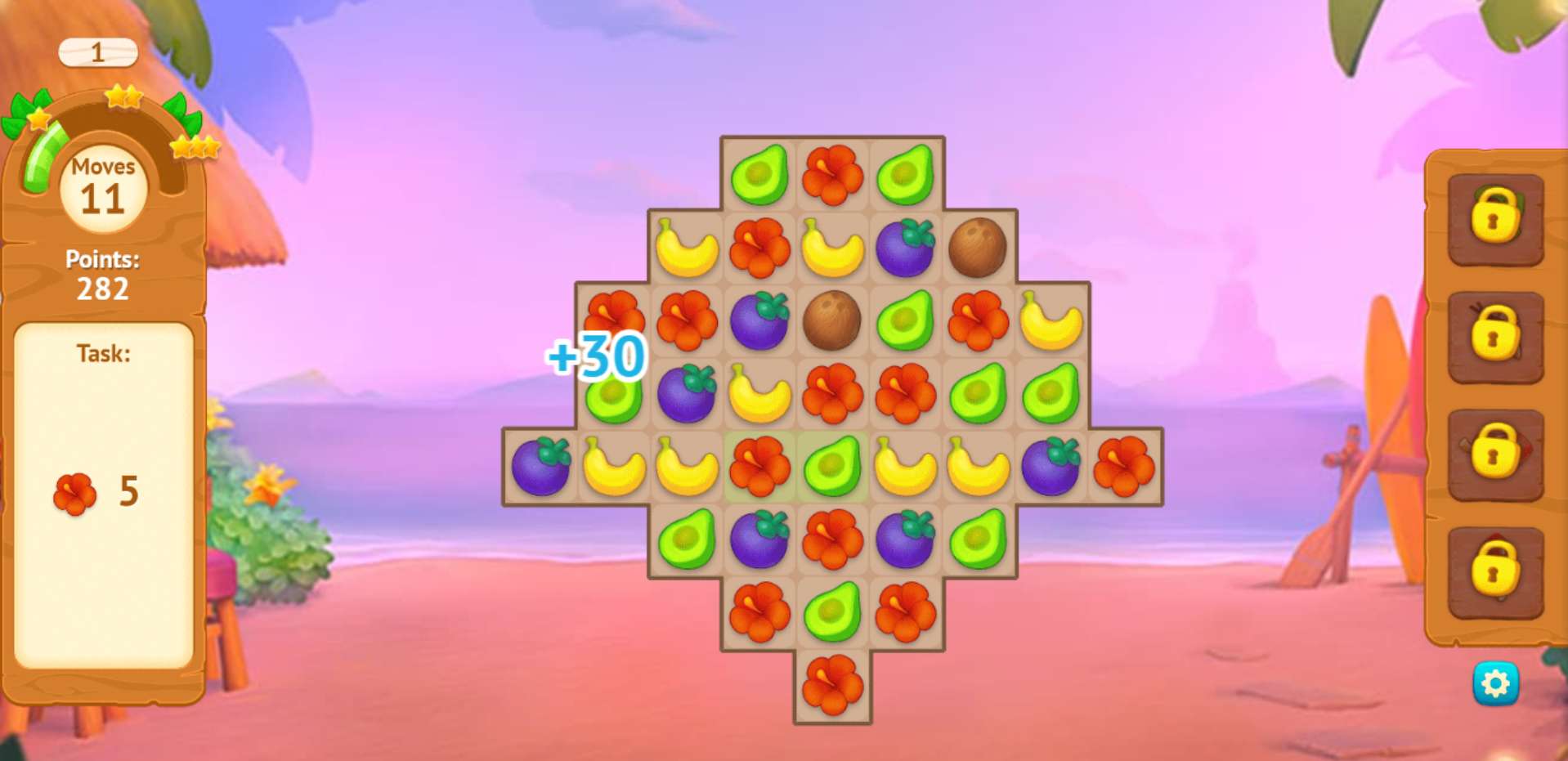
Task: Tap the coconut between mangosteen and avocado
Action: pyautogui.click(x=832, y=320)
